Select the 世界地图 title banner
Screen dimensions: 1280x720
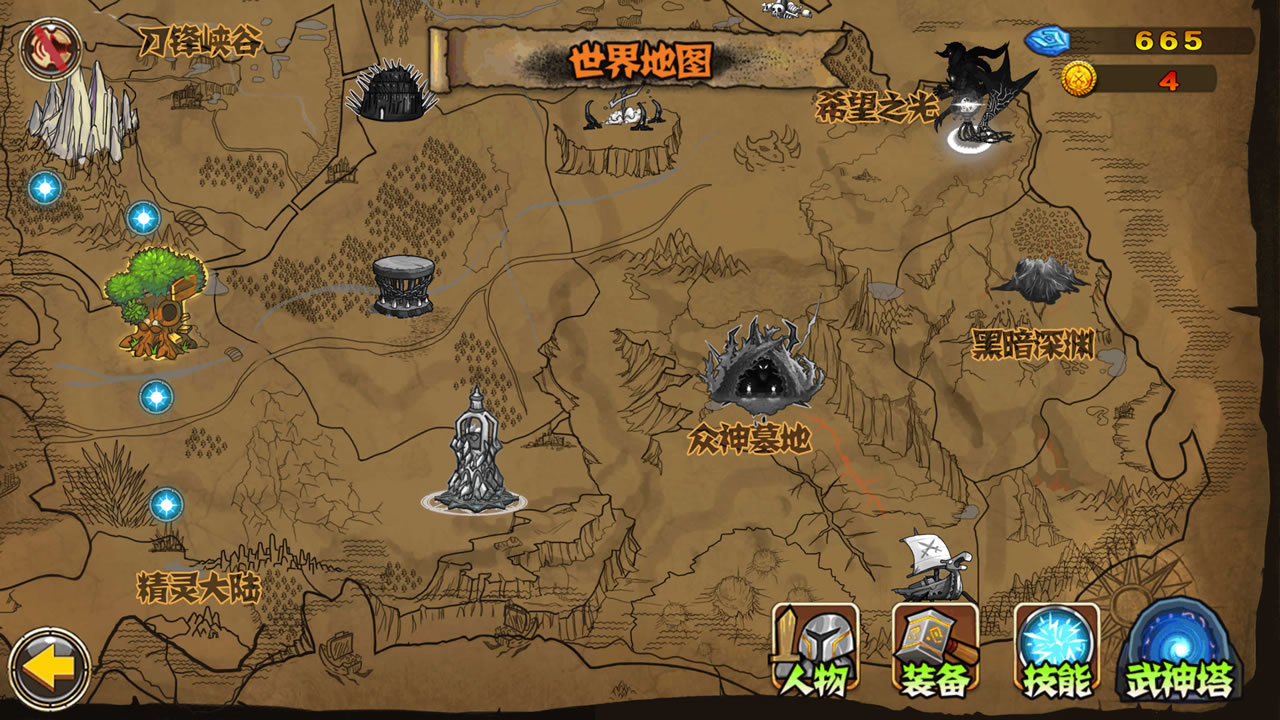pos(640,60)
